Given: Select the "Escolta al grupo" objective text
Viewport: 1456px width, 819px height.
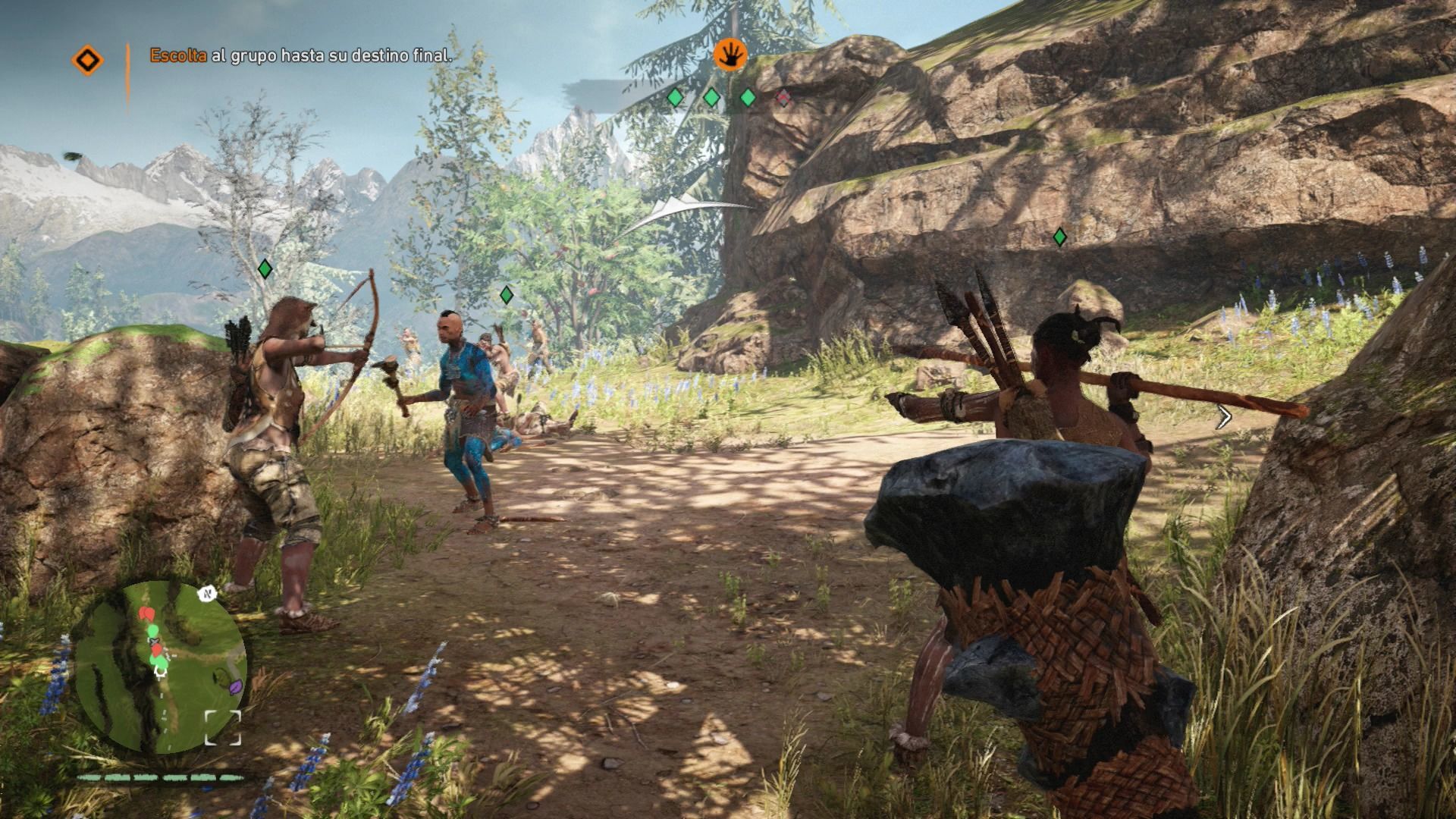Looking at the screenshot, I should [x=300, y=55].
